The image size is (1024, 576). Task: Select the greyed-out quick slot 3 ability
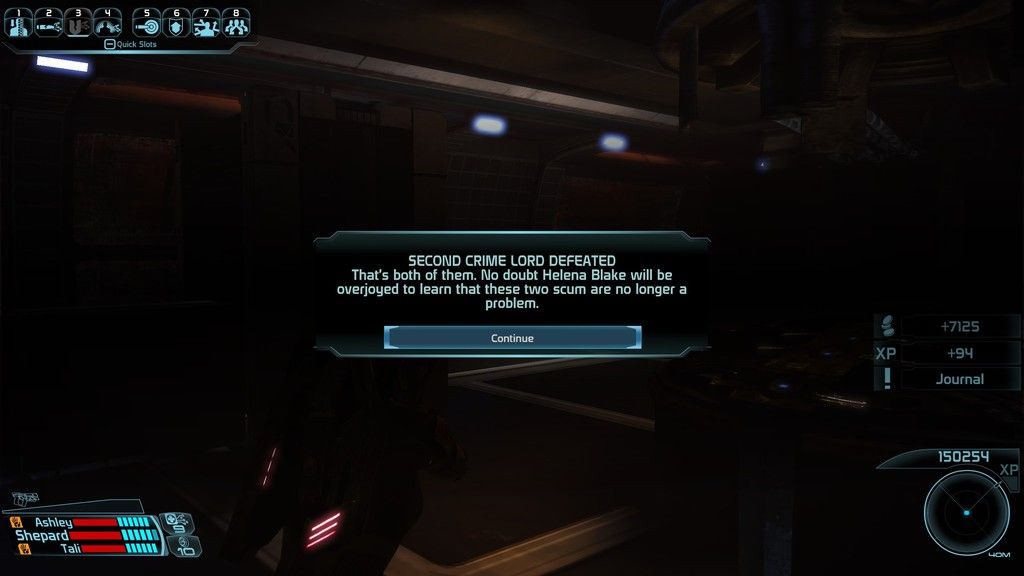(x=78, y=24)
